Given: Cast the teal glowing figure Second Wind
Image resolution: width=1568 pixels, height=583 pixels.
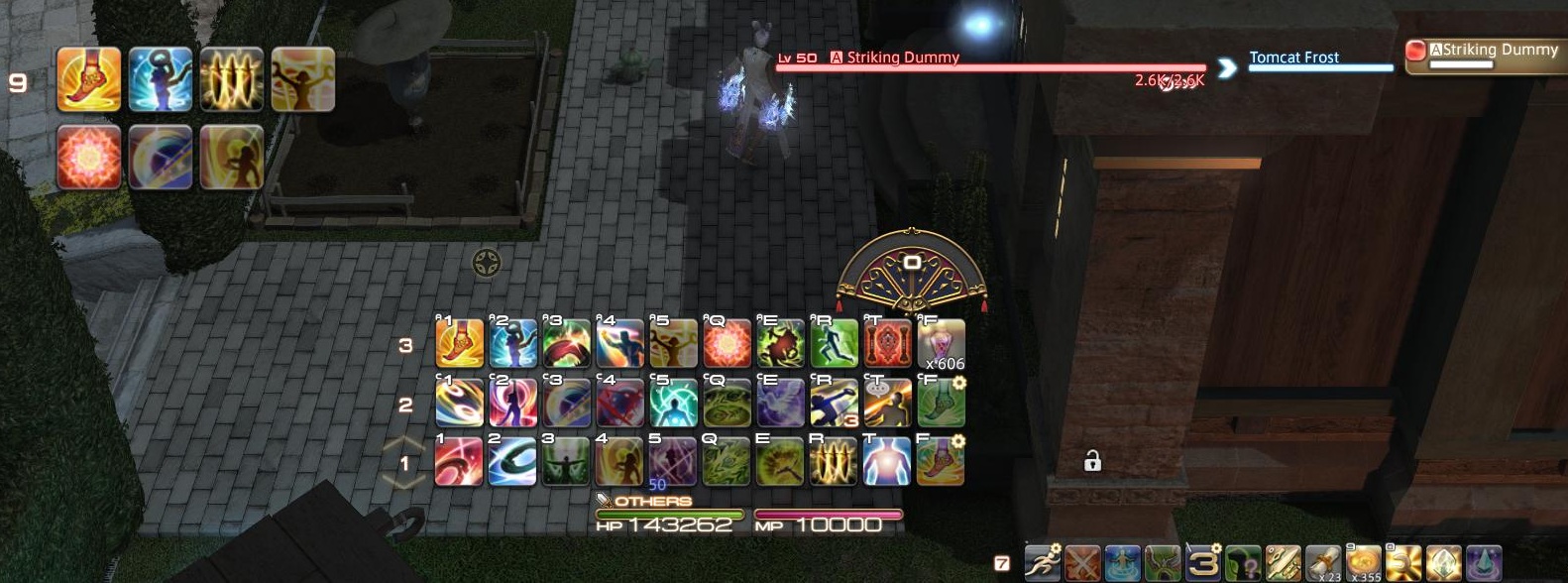Looking at the screenshot, I should [x=673, y=404].
